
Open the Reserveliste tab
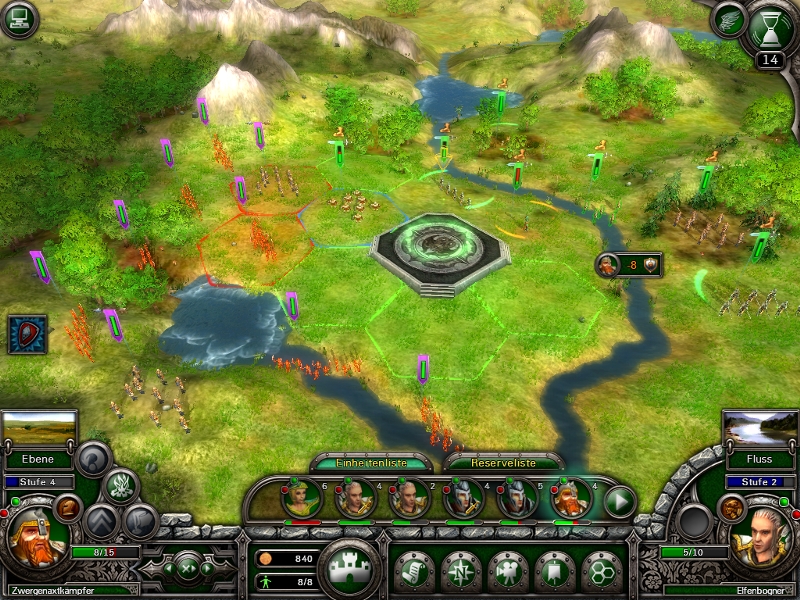coord(503,463)
